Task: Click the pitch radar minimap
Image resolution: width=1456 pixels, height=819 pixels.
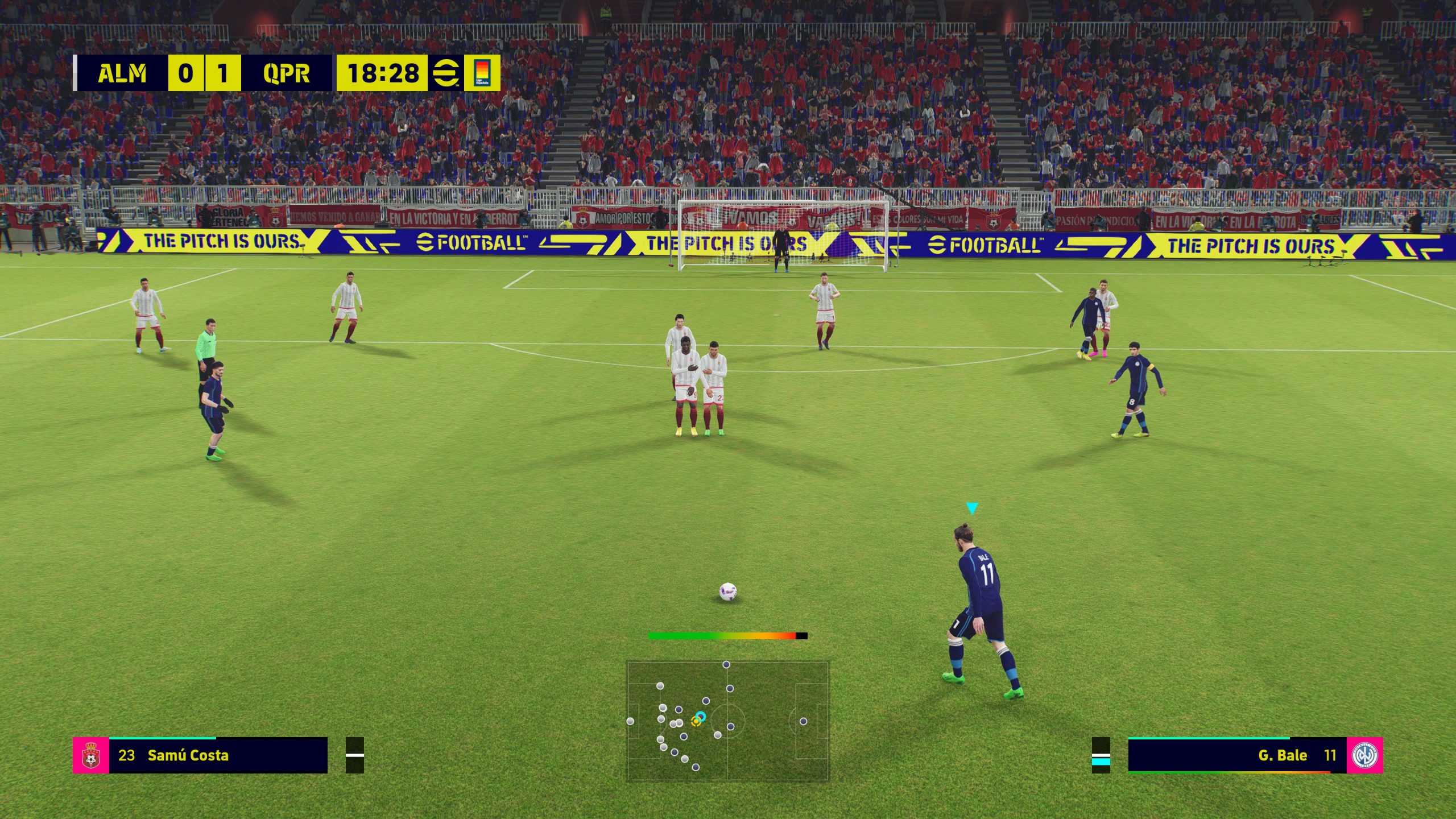Action: click(727, 721)
